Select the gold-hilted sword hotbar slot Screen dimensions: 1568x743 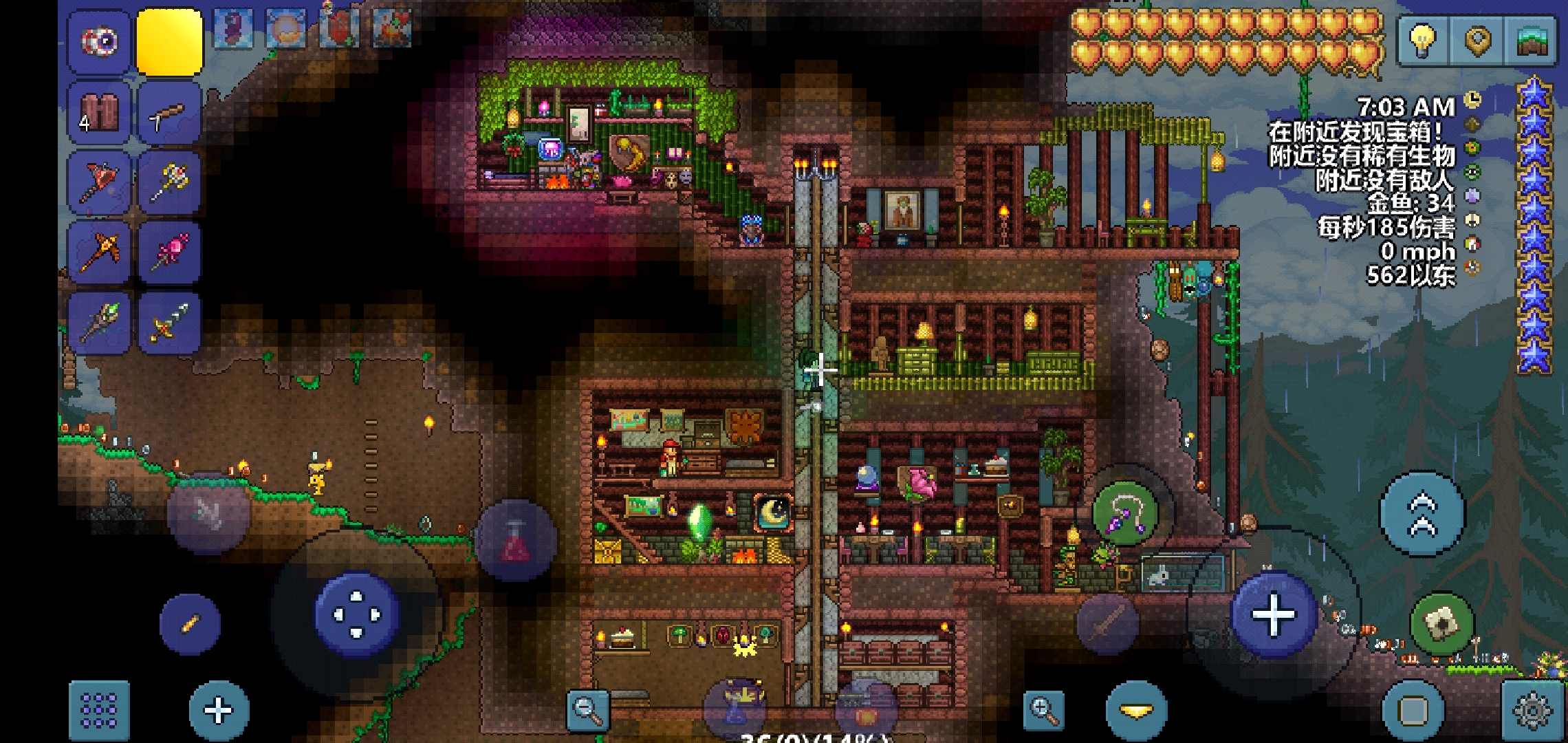(x=169, y=322)
